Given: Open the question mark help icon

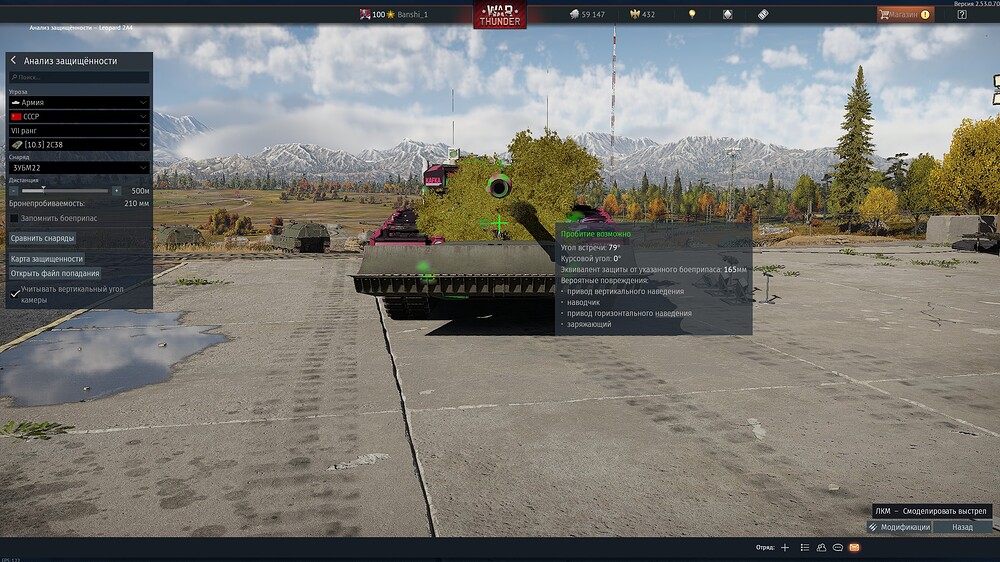Looking at the screenshot, I should point(962,15).
